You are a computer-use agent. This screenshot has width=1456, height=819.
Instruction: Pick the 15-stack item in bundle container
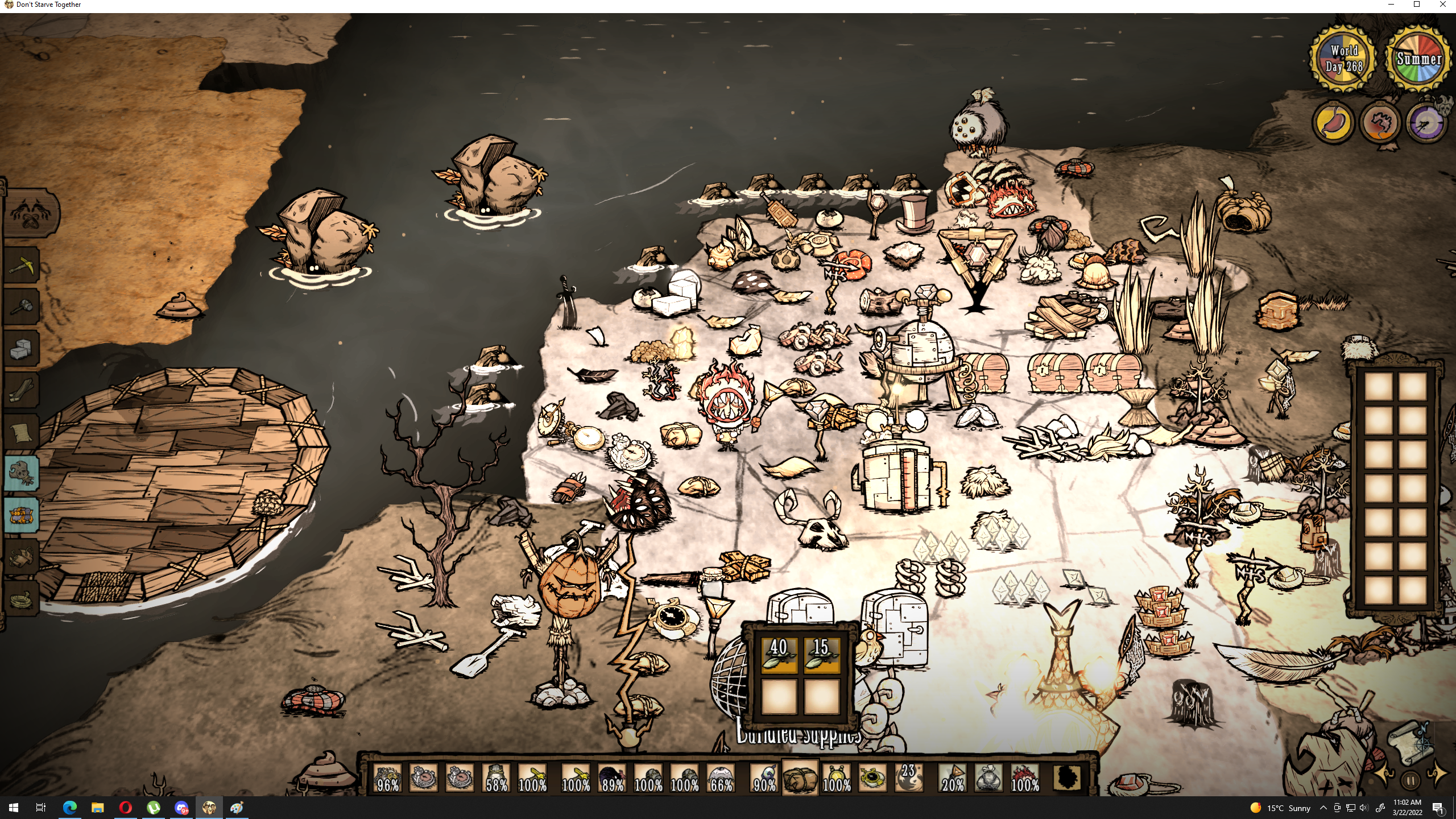821,655
